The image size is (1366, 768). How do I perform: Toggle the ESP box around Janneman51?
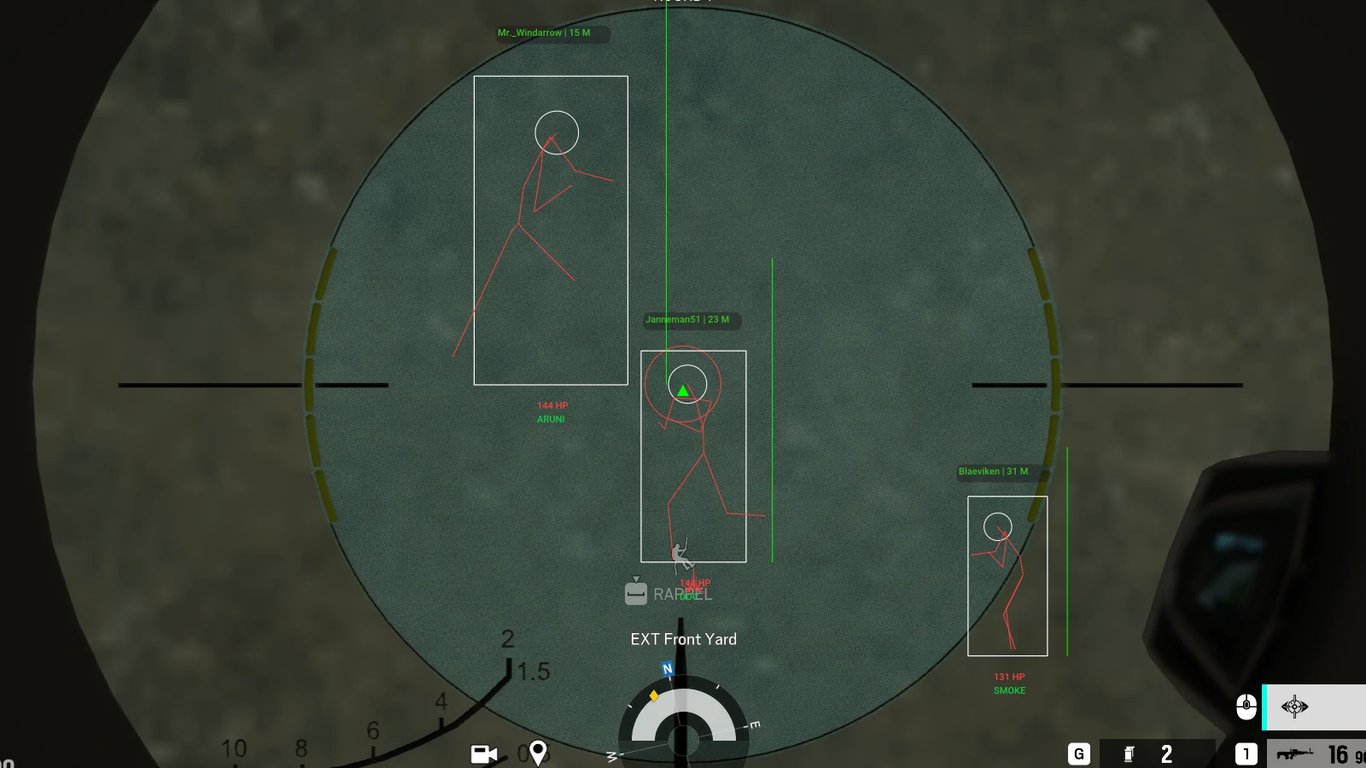(693, 455)
